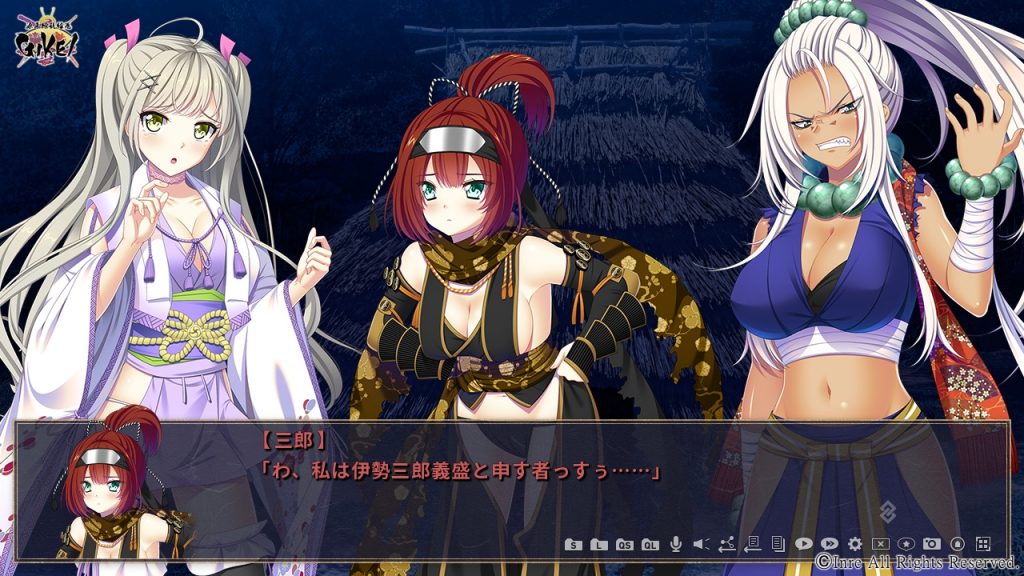Start auto-play mode with the play icon
The image size is (1024, 576).
pyautogui.click(x=803, y=544)
